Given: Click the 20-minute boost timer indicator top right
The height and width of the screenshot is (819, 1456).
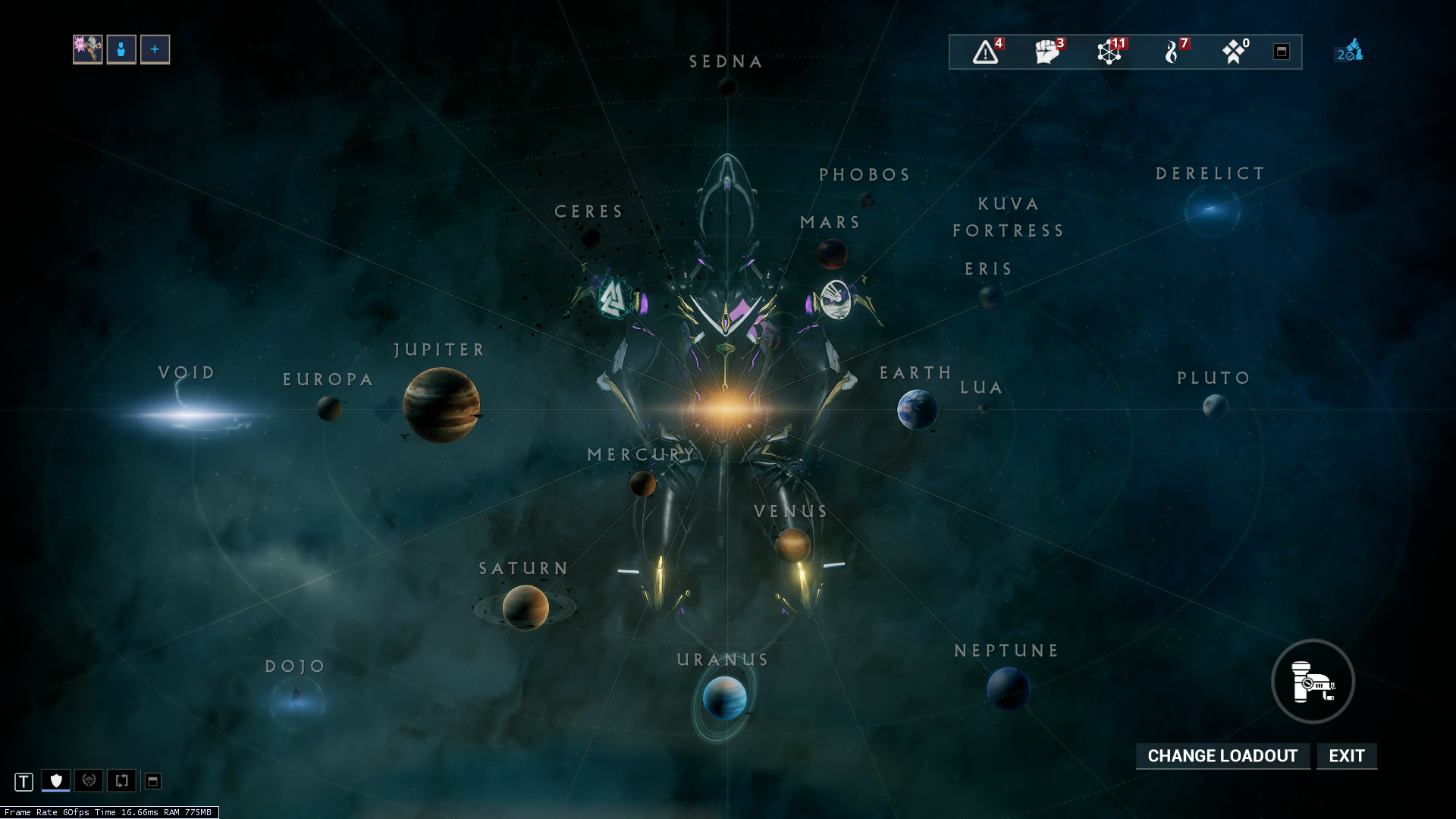Looking at the screenshot, I should click(1349, 52).
